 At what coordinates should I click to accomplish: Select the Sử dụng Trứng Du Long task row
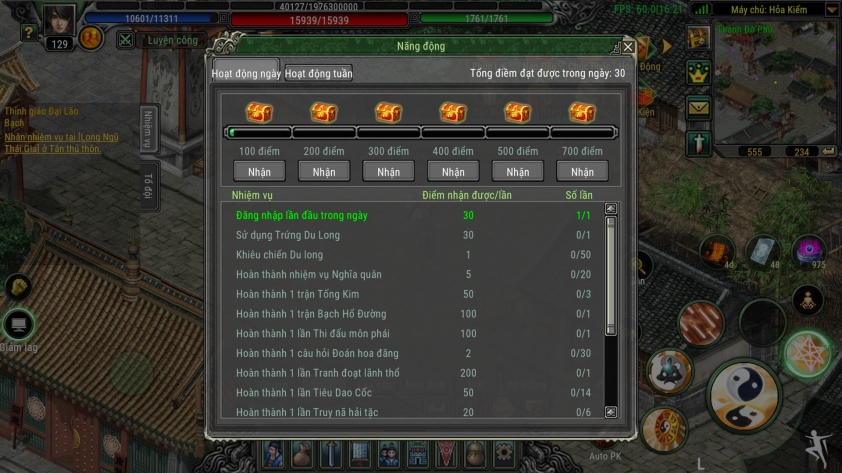click(288, 235)
